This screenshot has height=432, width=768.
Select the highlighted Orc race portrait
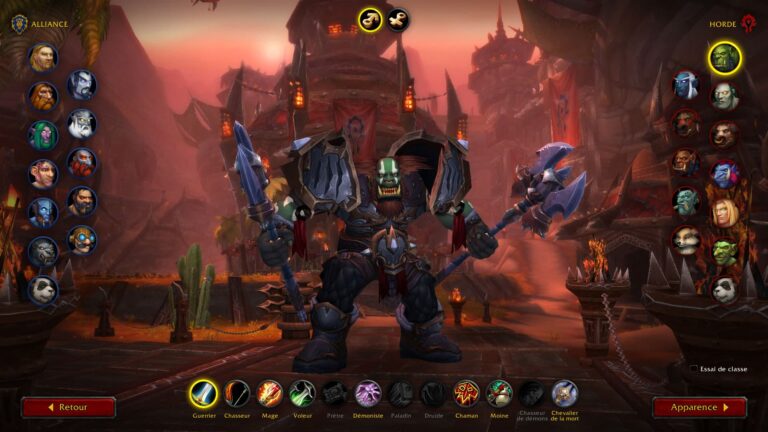pyautogui.click(x=724, y=57)
